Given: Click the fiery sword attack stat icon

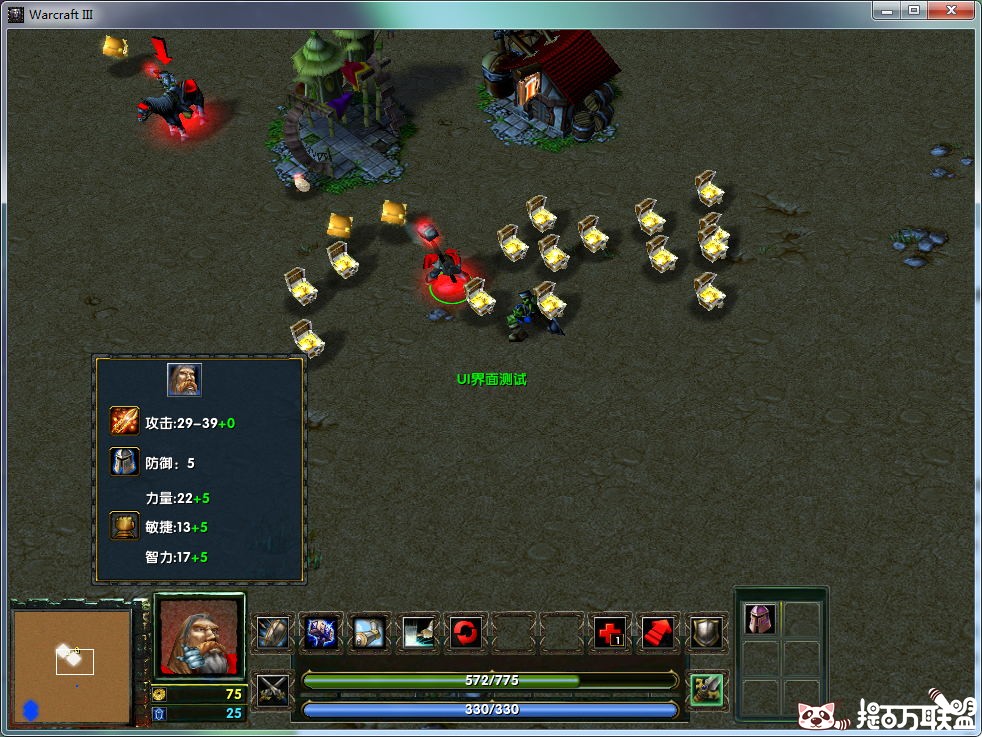Looking at the screenshot, I should tap(125, 422).
